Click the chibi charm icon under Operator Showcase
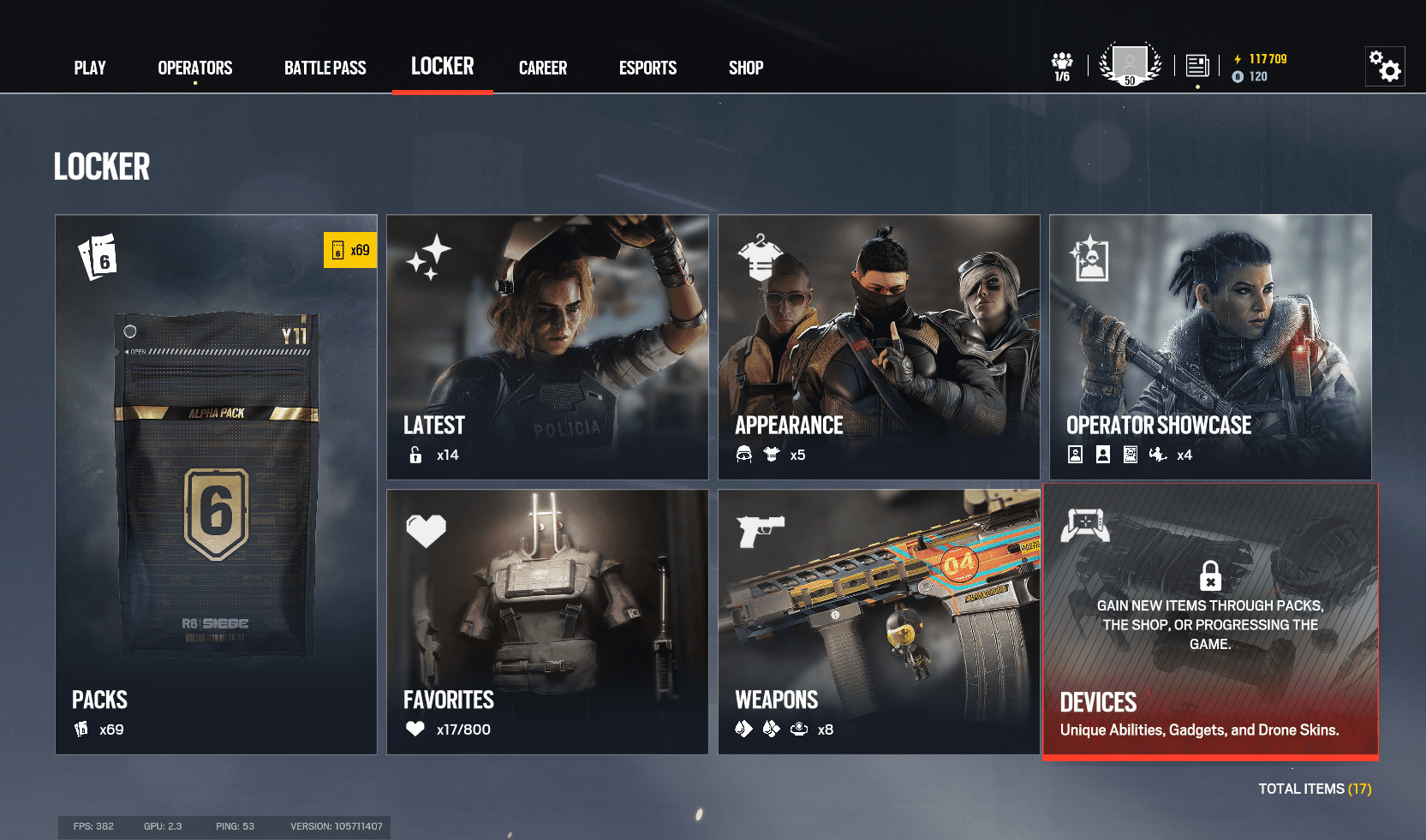This screenshot has width=1426, height=840. [x=1158, y=455]
